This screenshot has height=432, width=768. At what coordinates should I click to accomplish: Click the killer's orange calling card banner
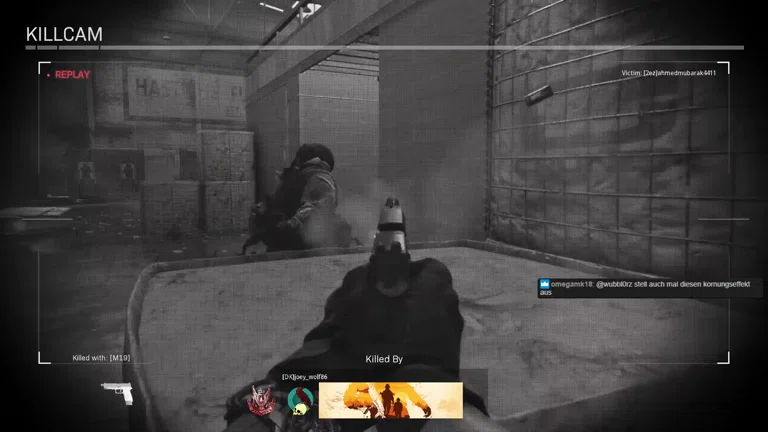click(x=390, y=400)
